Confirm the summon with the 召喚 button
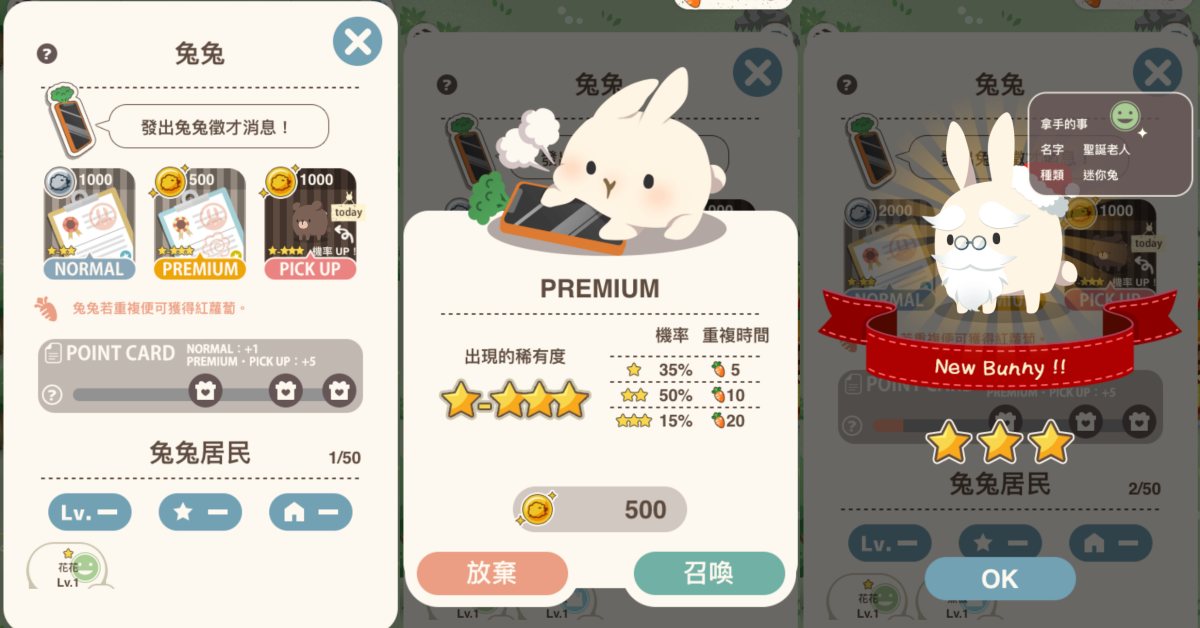Screen dimensions: 1200x628 (709, 573)
